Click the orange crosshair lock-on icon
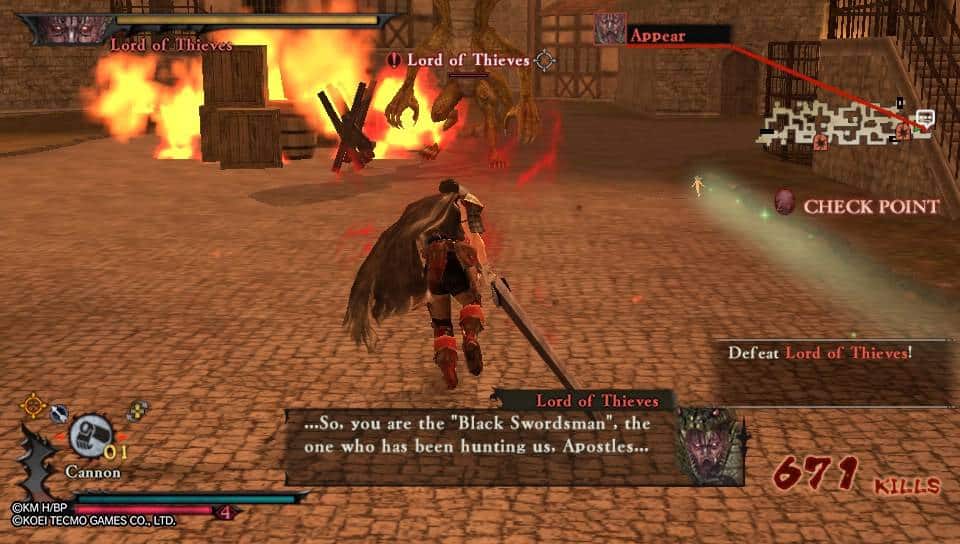The image size is (960, 544). tap(33, 405)
